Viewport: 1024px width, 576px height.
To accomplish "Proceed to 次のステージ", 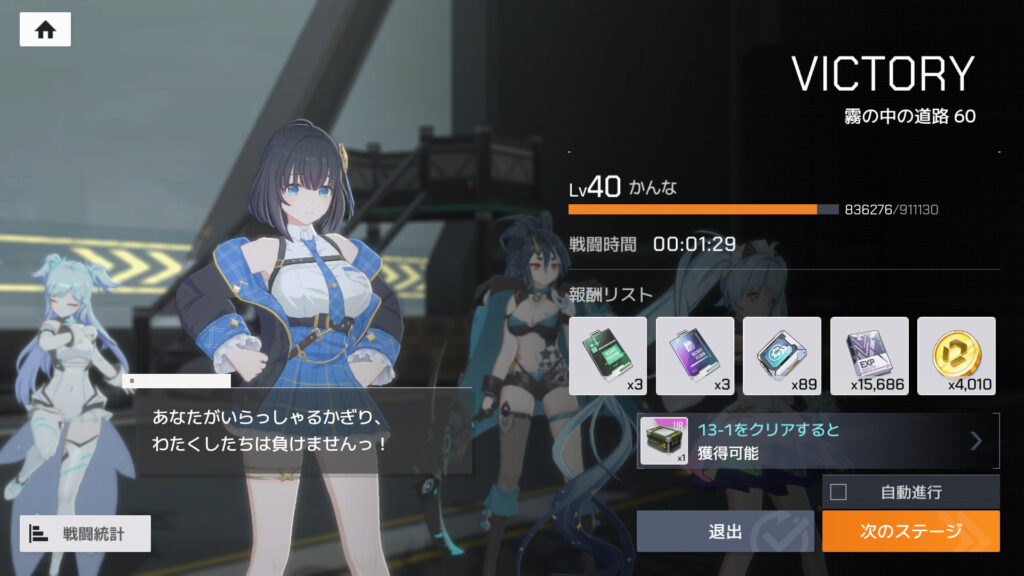I will pos(910,531).
